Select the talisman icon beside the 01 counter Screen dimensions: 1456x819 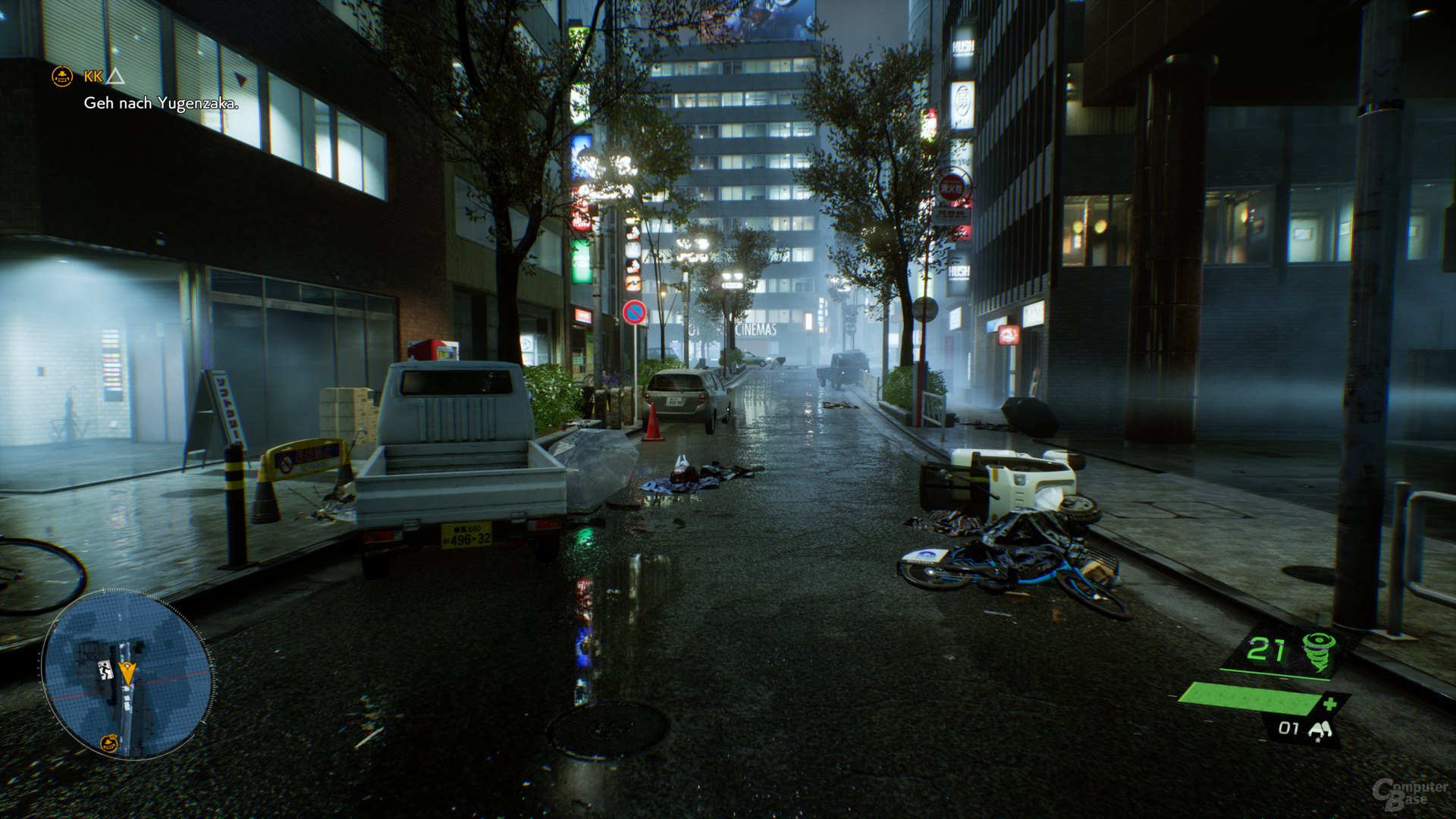1320,730
